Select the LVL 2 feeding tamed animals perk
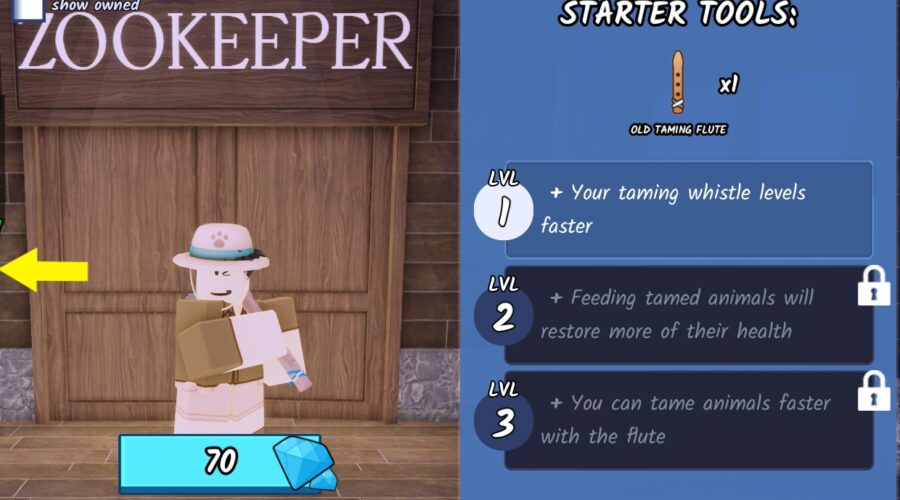900x500 pixels. [x=688, y=314]
